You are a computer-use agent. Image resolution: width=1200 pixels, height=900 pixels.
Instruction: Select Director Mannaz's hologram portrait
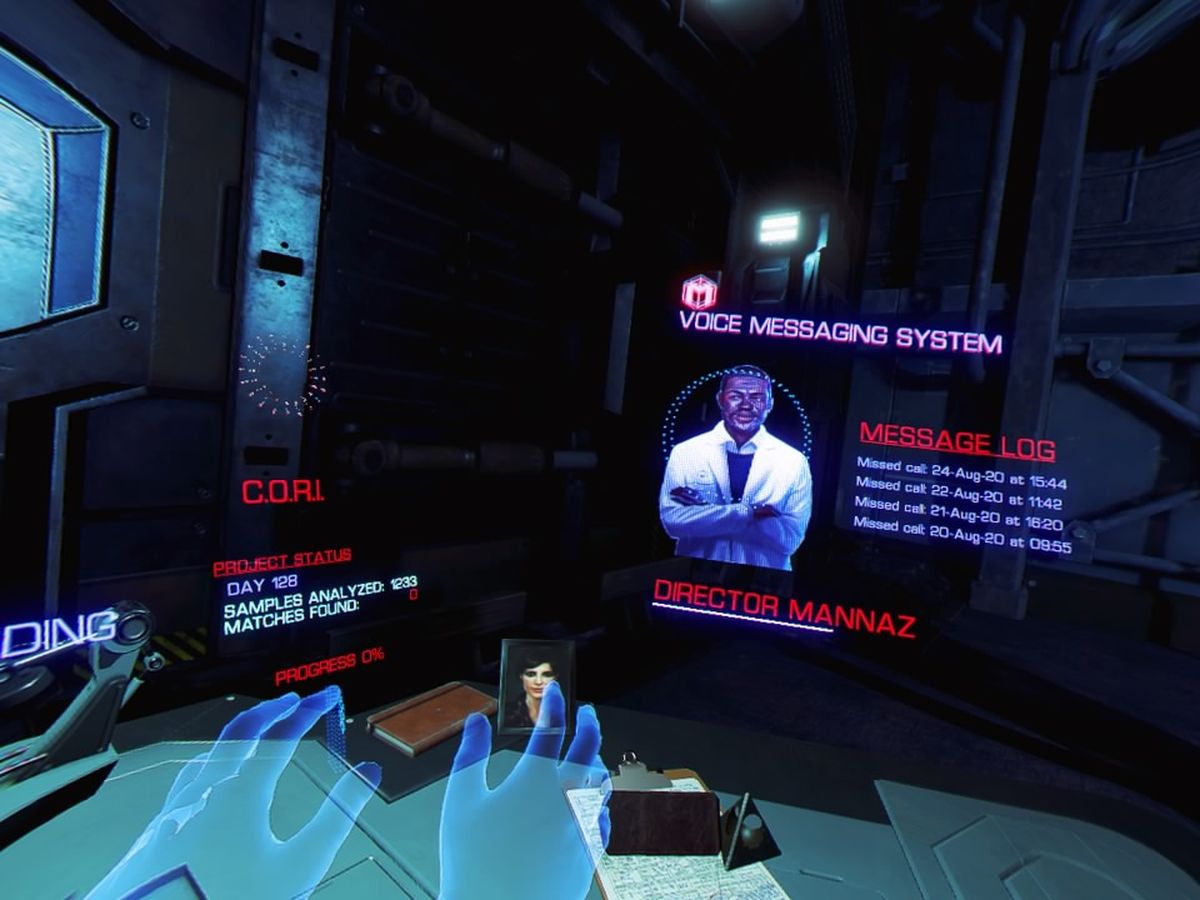(x=737, y=468)
